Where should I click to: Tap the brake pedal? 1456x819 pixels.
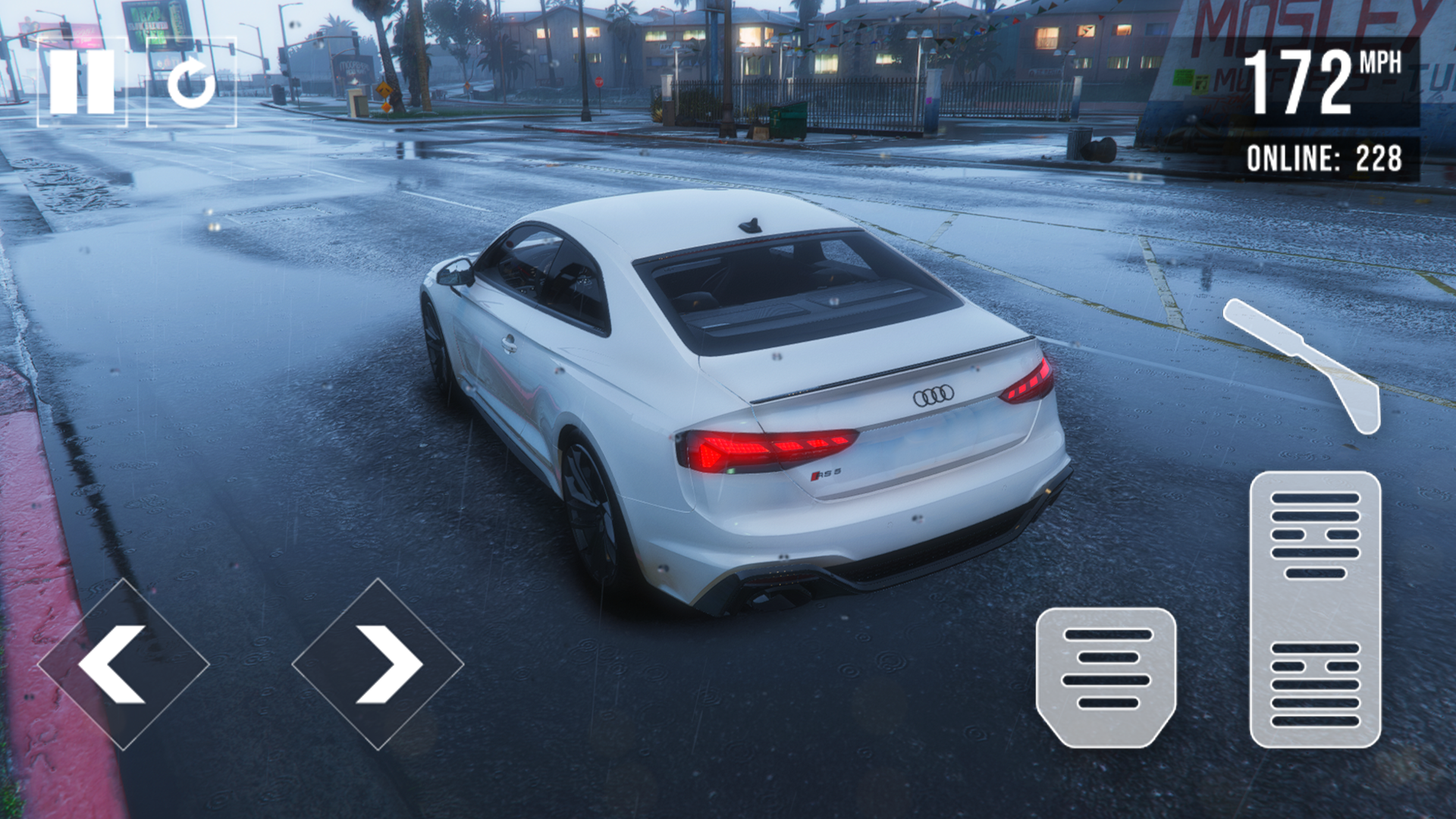click(1106, 675)
